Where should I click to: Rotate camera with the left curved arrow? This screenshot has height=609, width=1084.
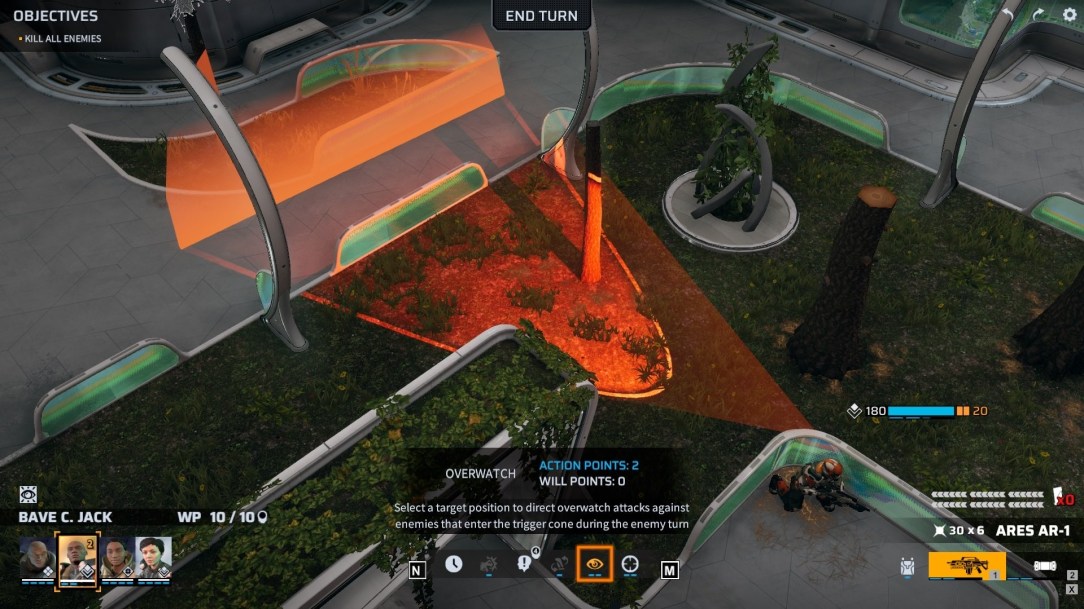(1008, 15)
